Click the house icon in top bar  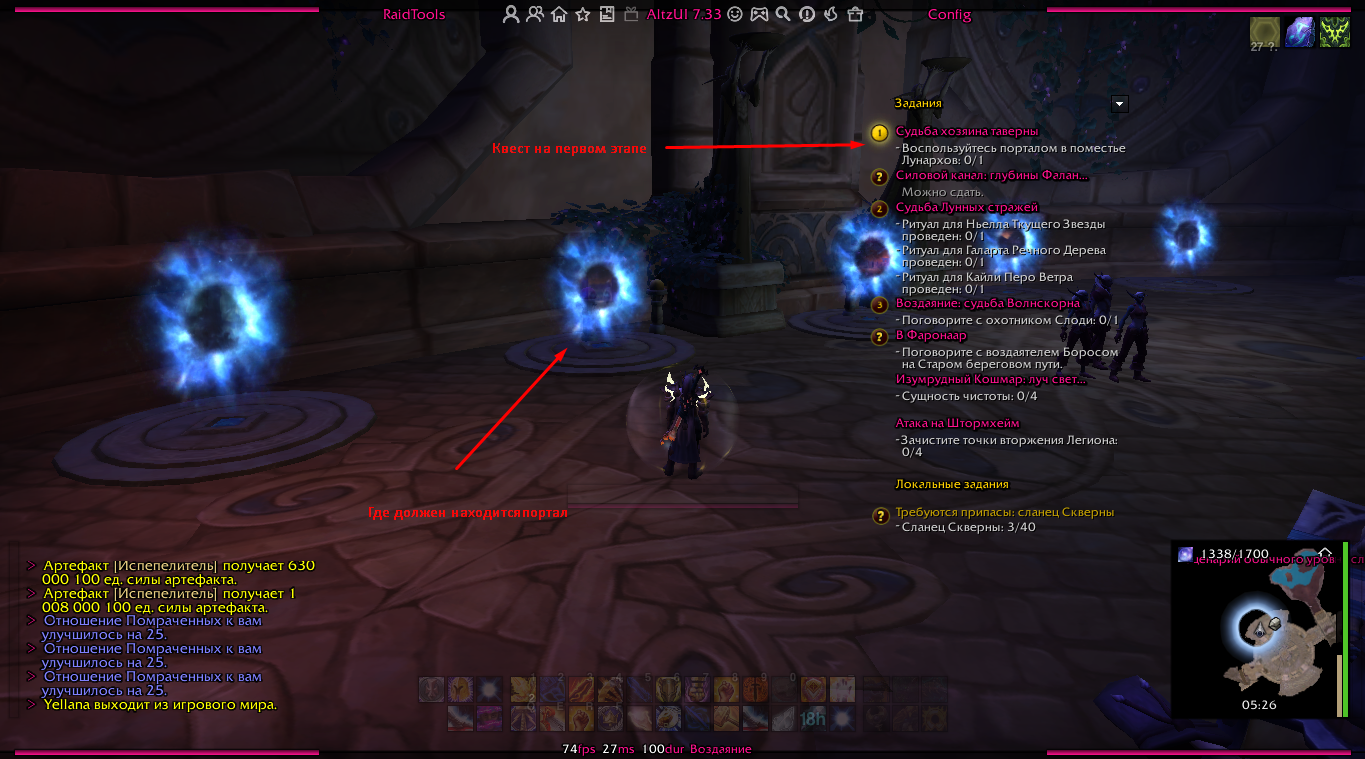click(x=559, y=15)
